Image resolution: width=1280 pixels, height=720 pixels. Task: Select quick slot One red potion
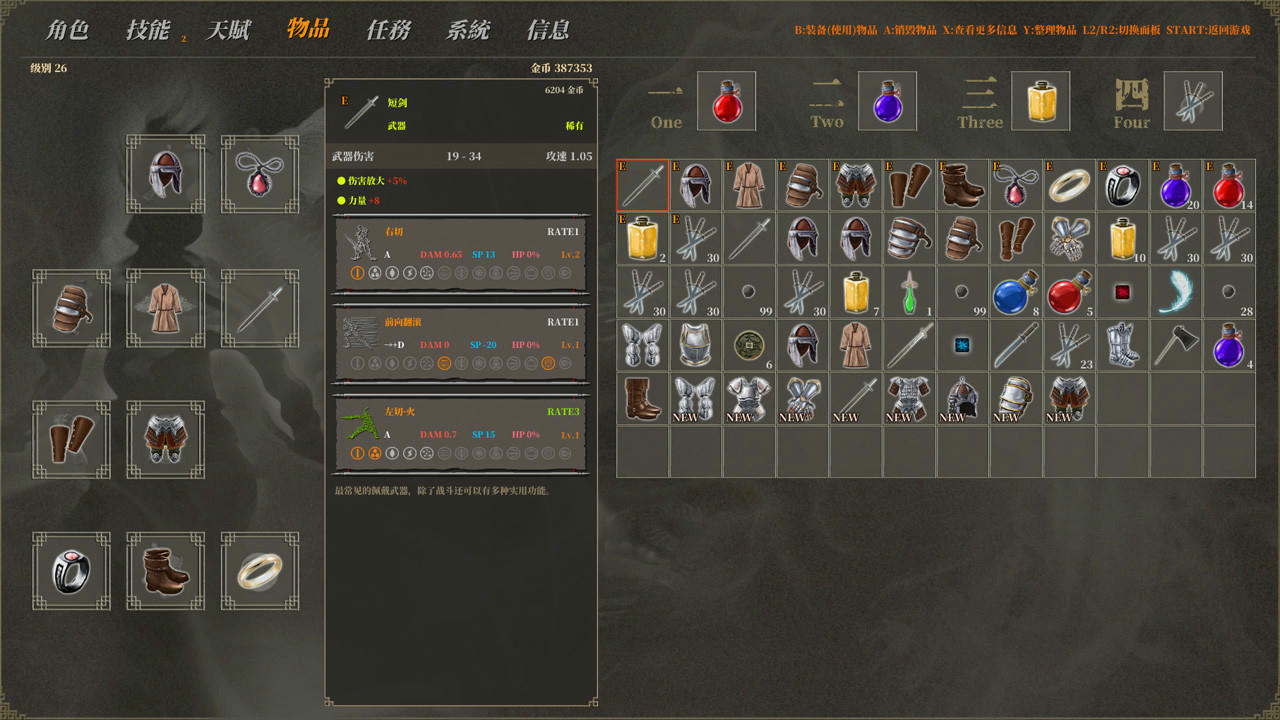click(726, 101)
